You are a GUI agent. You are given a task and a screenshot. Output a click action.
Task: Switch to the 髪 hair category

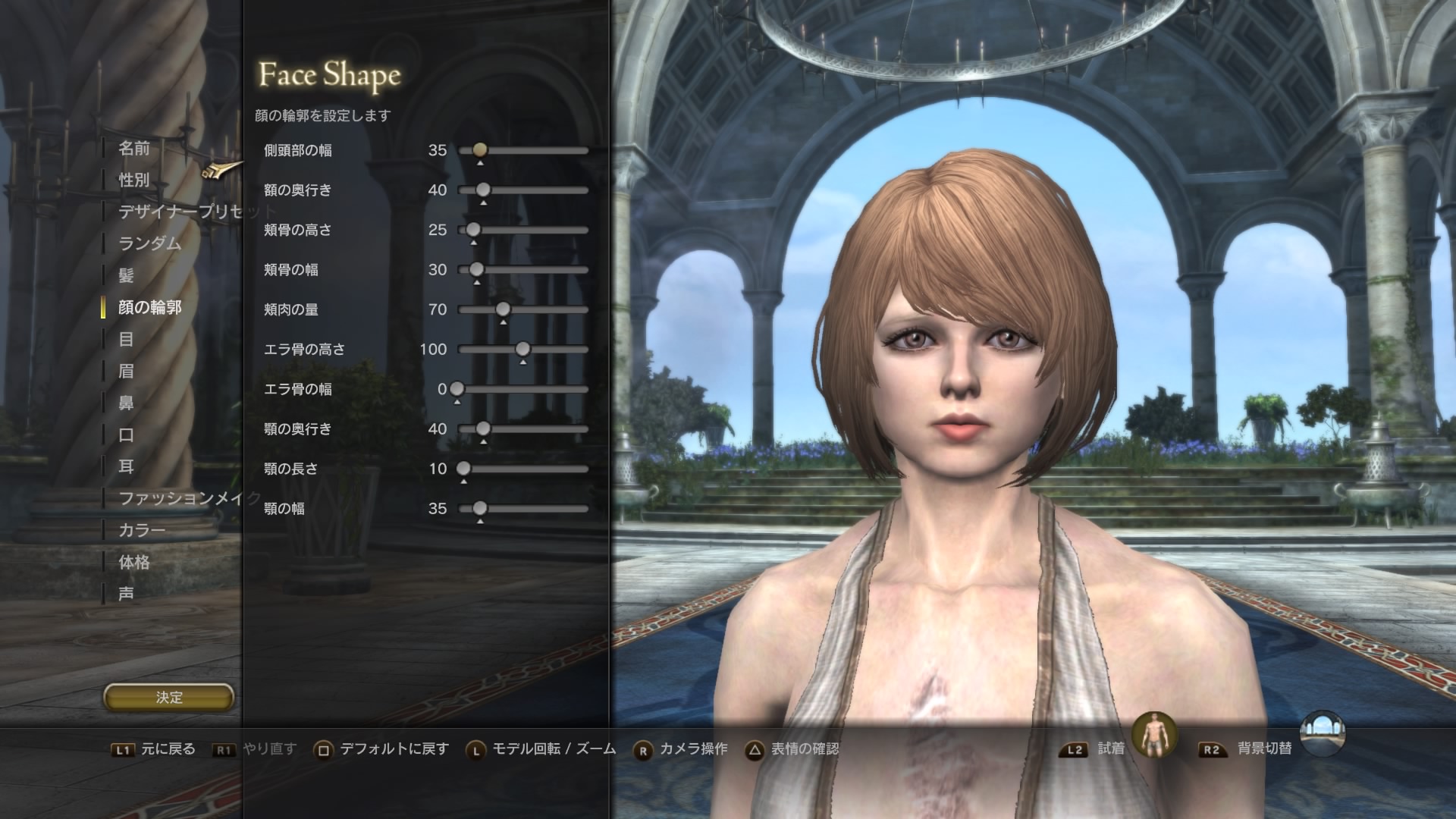tap(127, 275)
